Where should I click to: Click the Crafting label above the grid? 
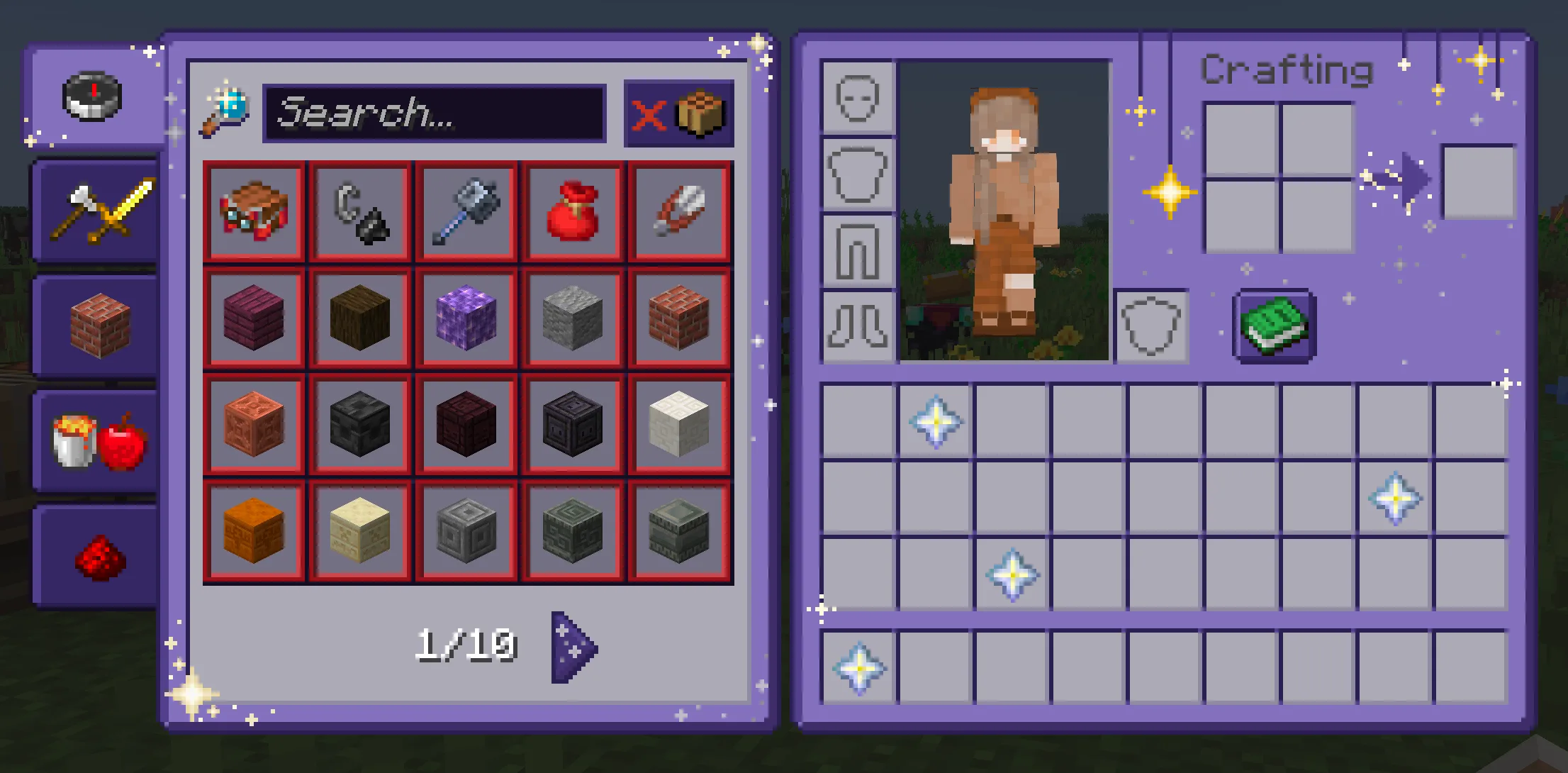coord(1289,69)
